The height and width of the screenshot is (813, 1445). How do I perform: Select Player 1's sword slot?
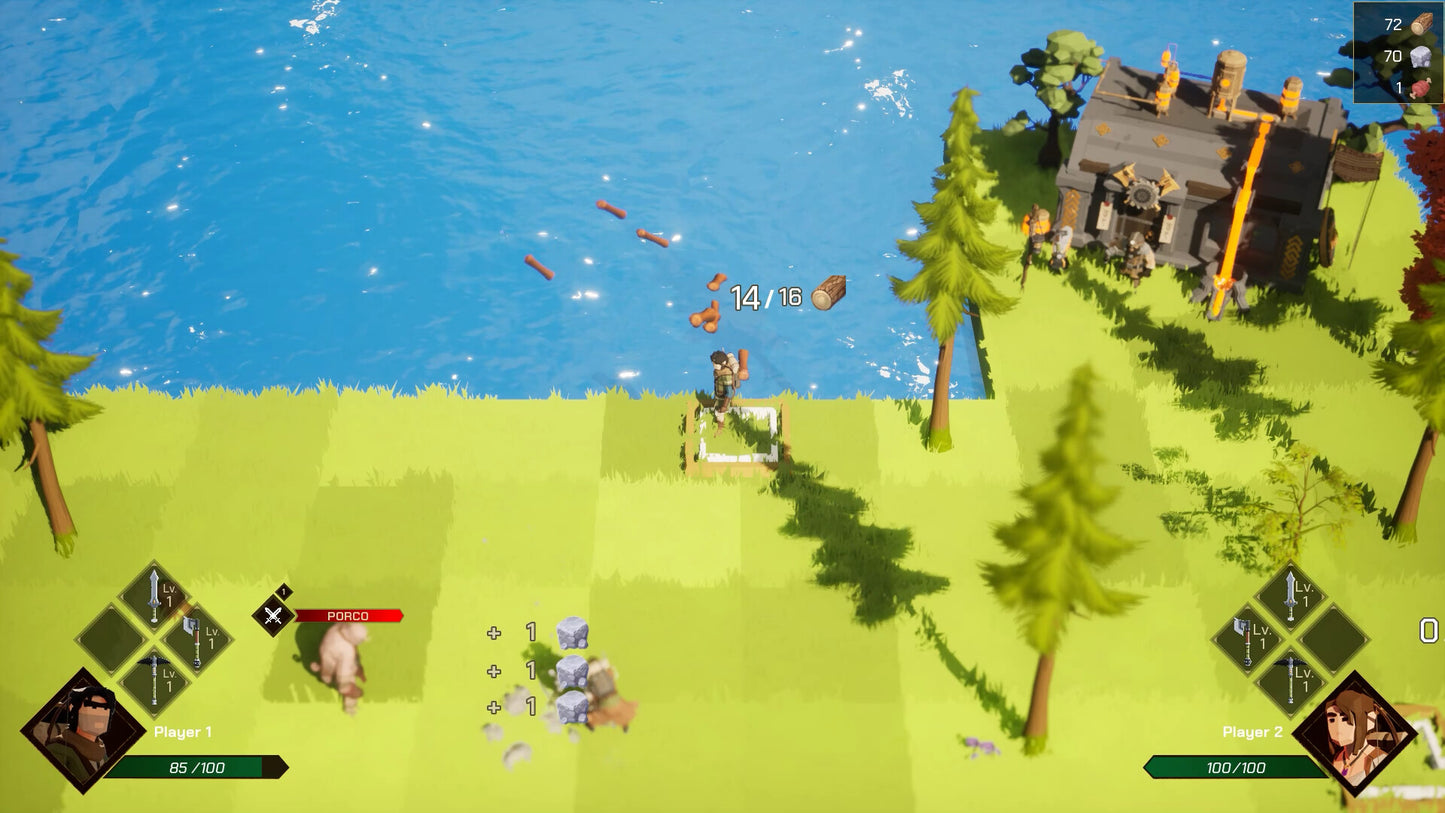click(x=154, y=596)
